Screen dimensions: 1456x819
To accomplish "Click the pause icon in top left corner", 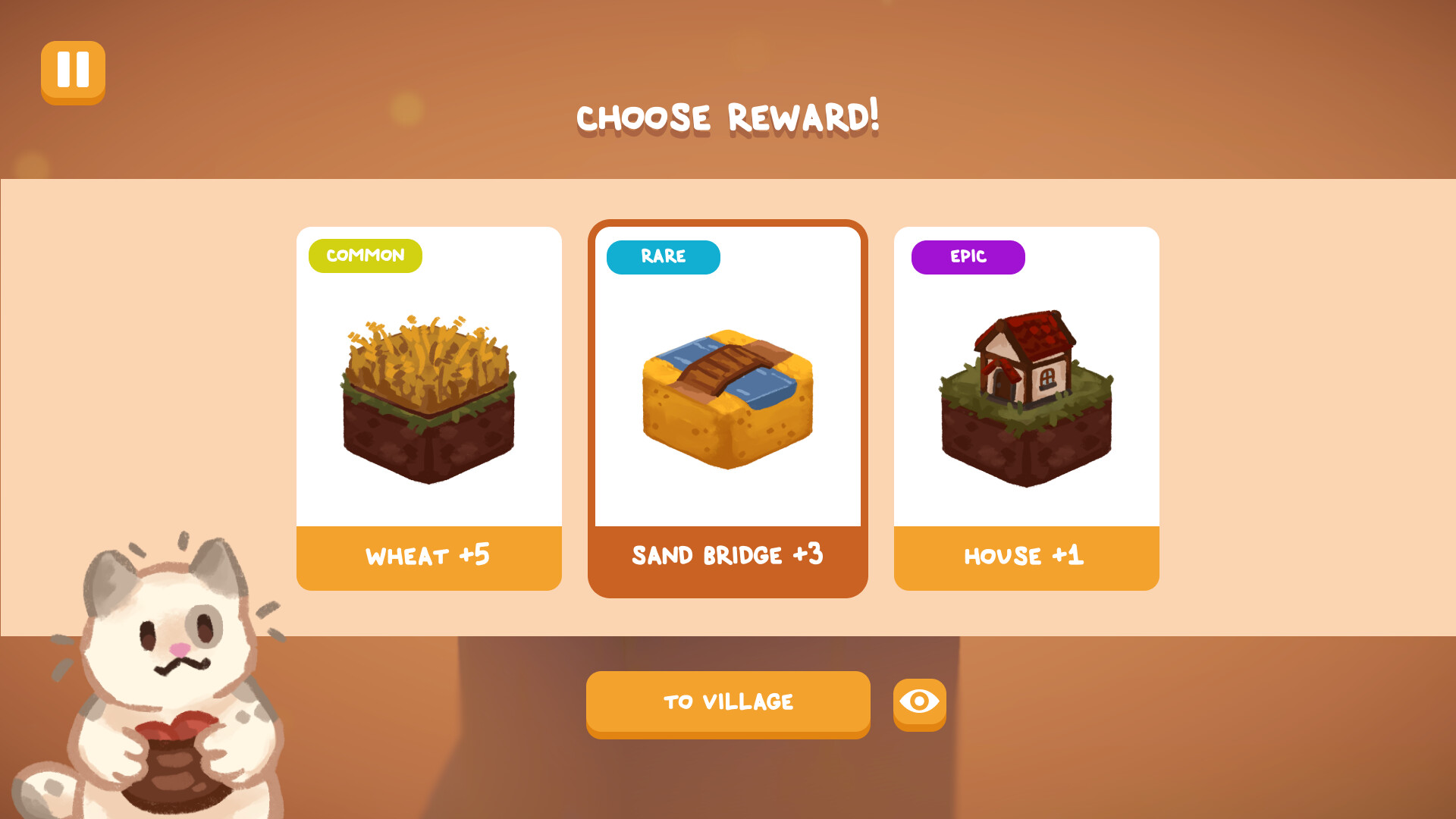I will pos(73,72).
